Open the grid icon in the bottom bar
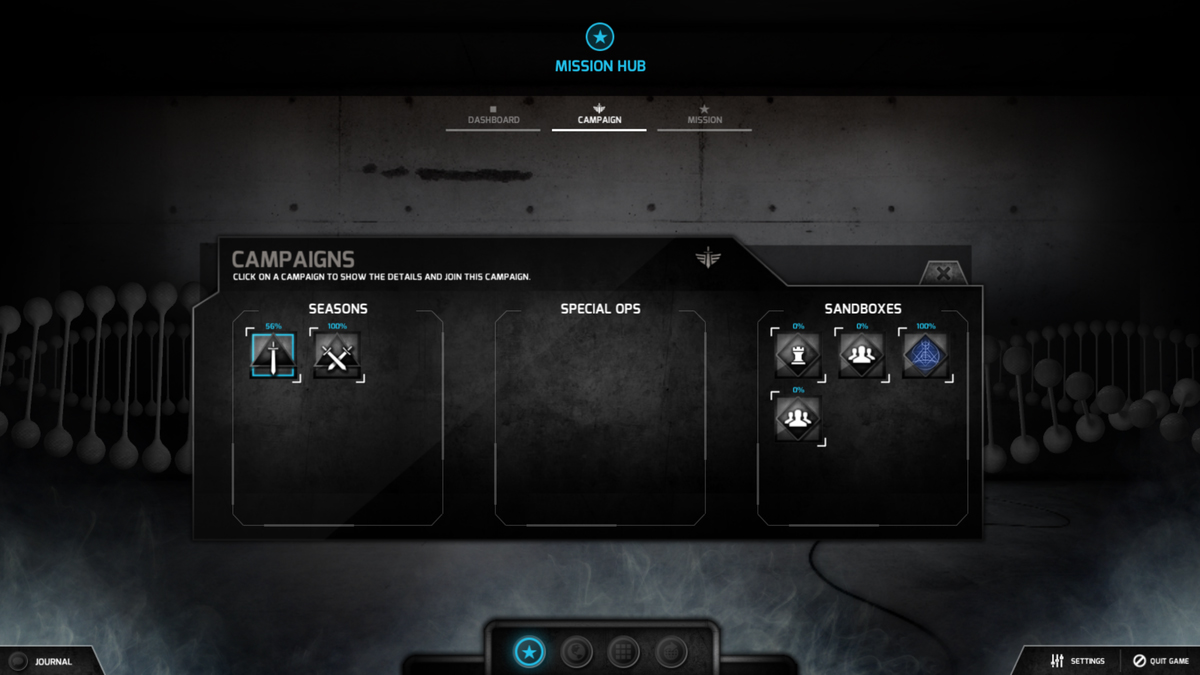 click(x=624, y=652)
